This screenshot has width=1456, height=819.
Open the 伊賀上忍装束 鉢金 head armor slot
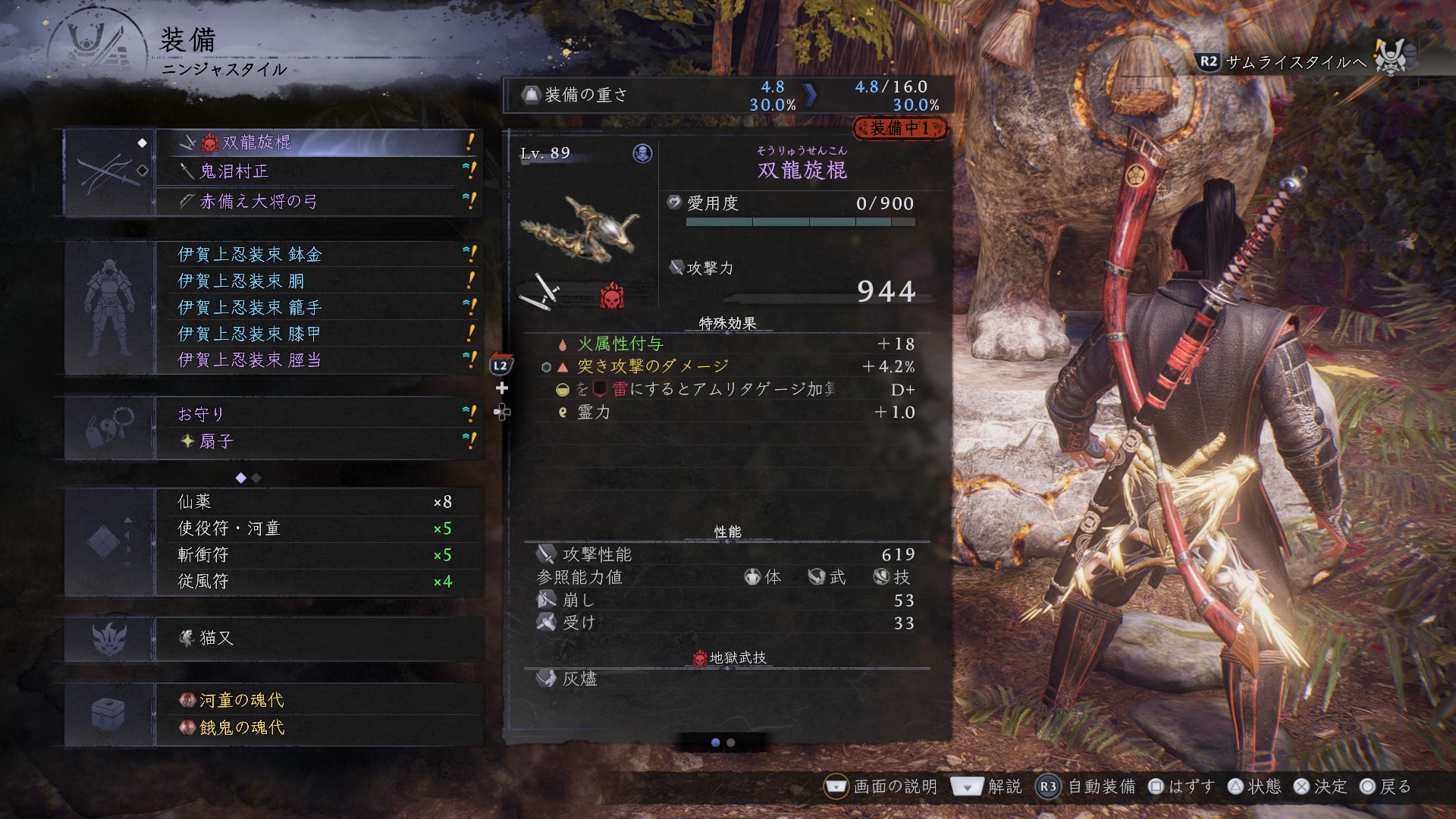tap(318, 254)
